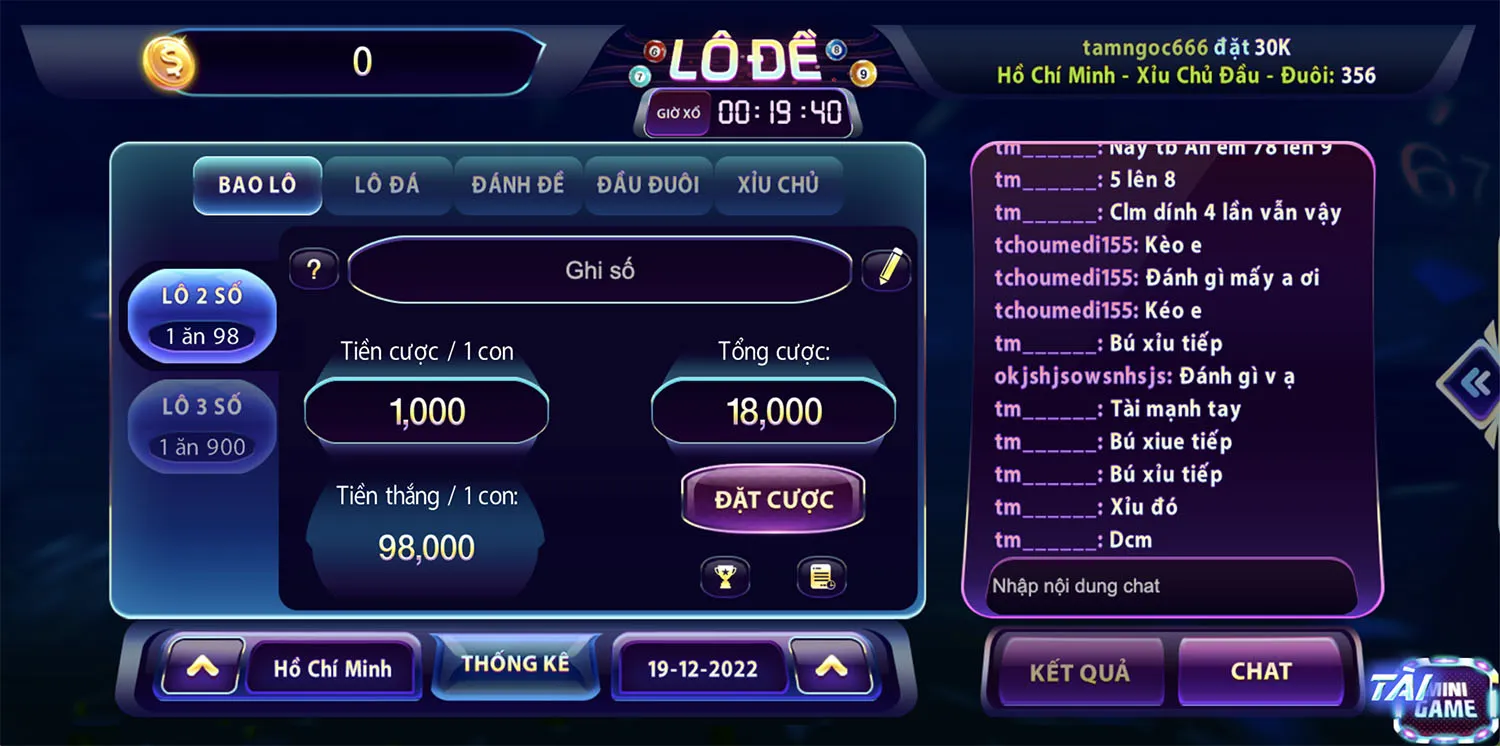This screenshot has width=1500, height=746.
Task: Open the XỈU CHỦ tab
Action: click(778, 185)
